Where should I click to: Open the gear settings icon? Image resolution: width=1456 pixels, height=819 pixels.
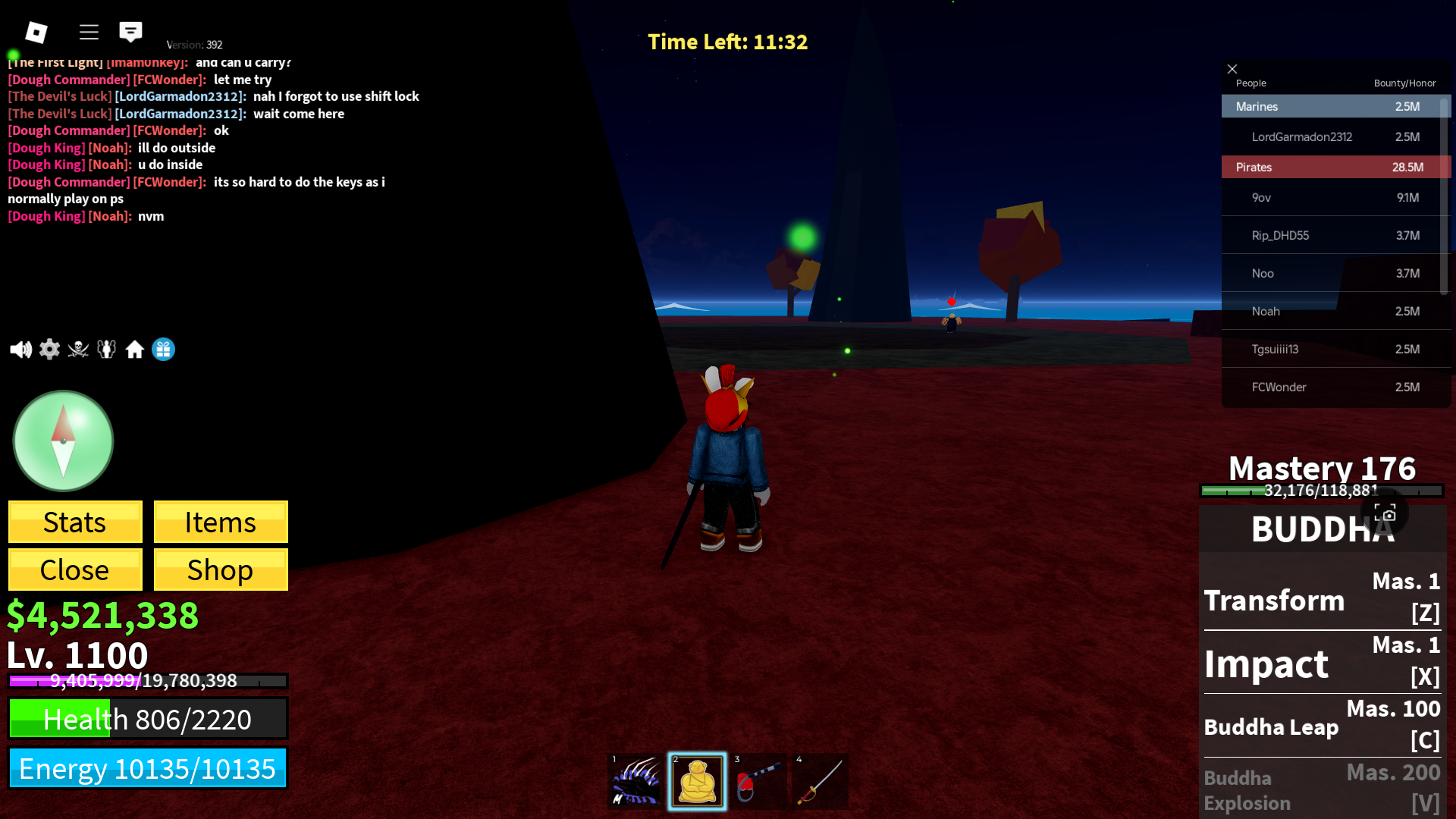point(49,350)
